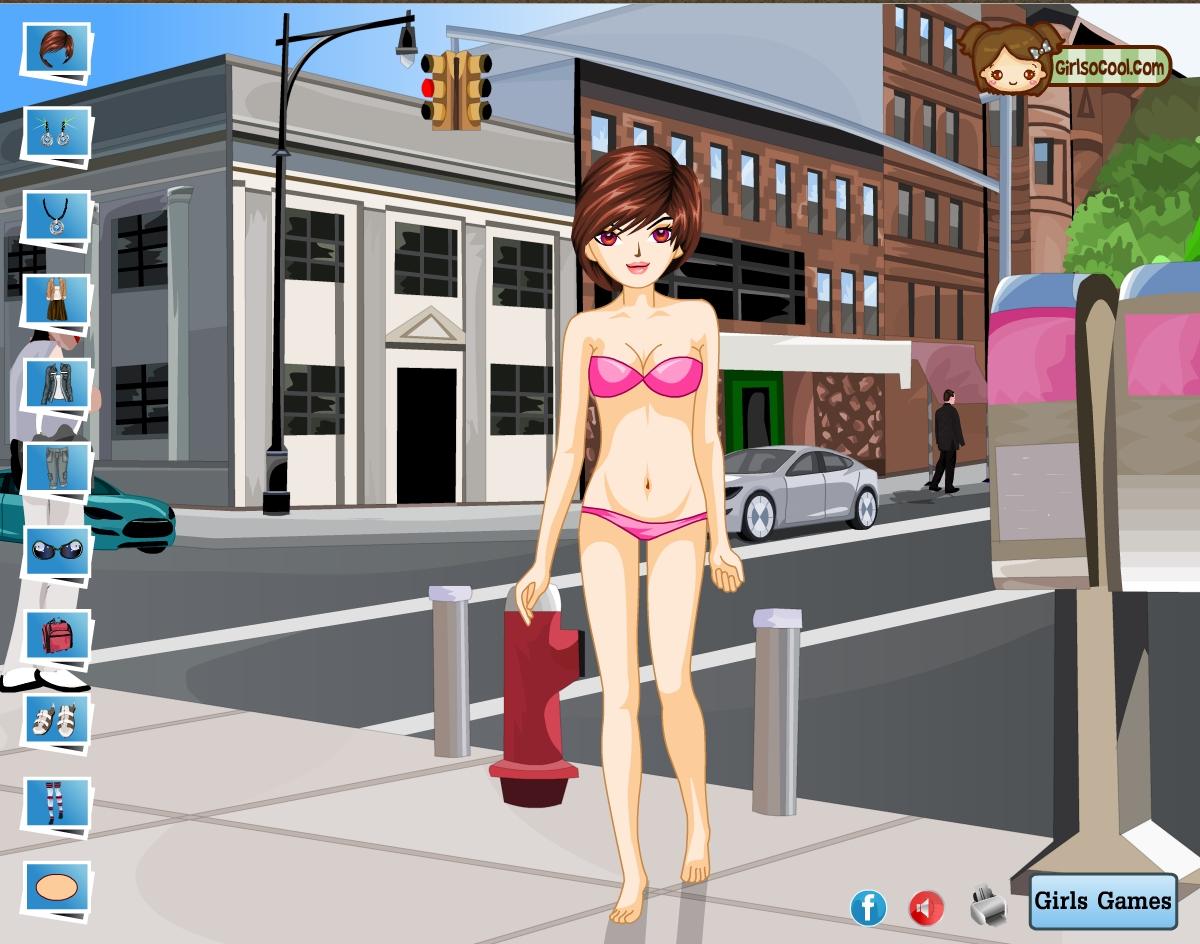
Task: Visit the GirlsoCool.com logo link
Action: point(1066,63)
